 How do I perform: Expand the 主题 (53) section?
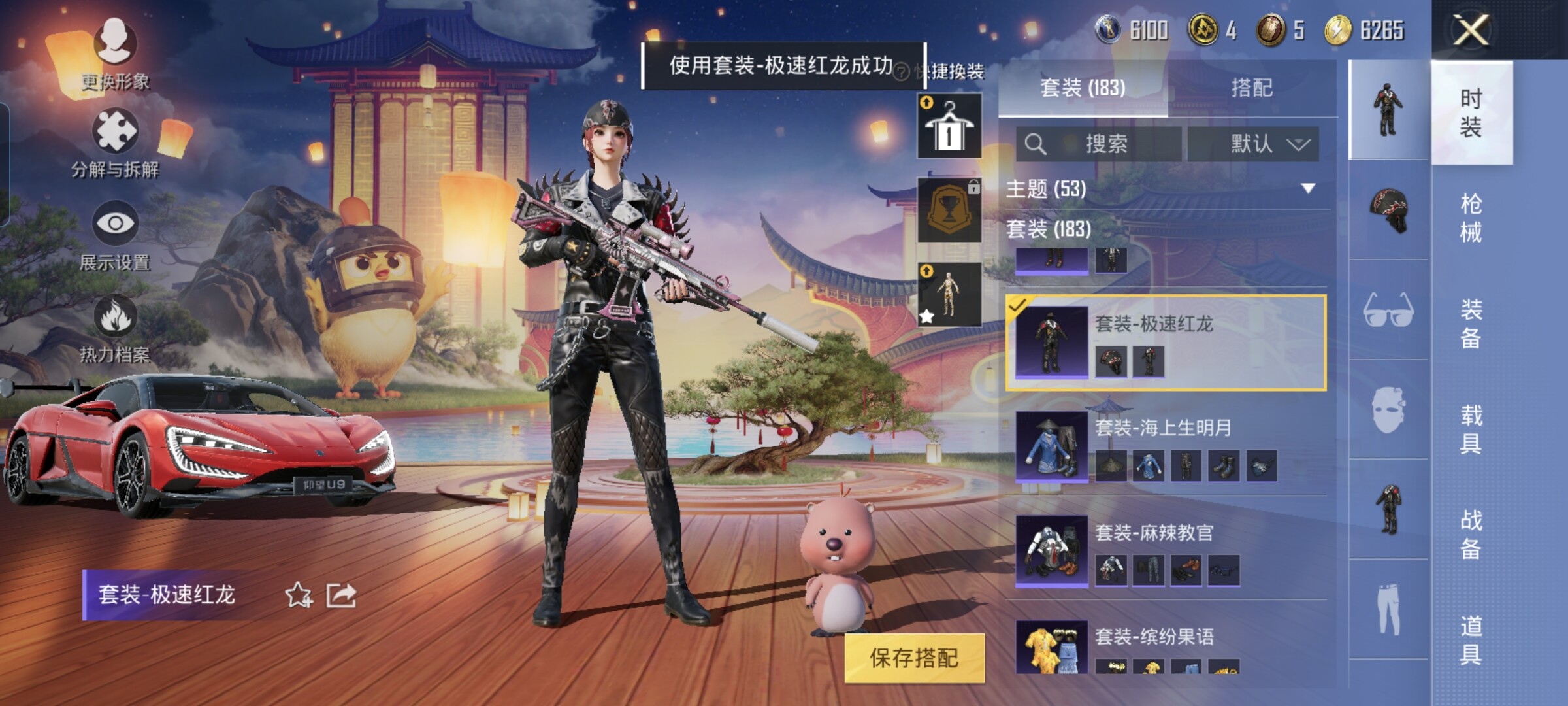coord(1307,189)
